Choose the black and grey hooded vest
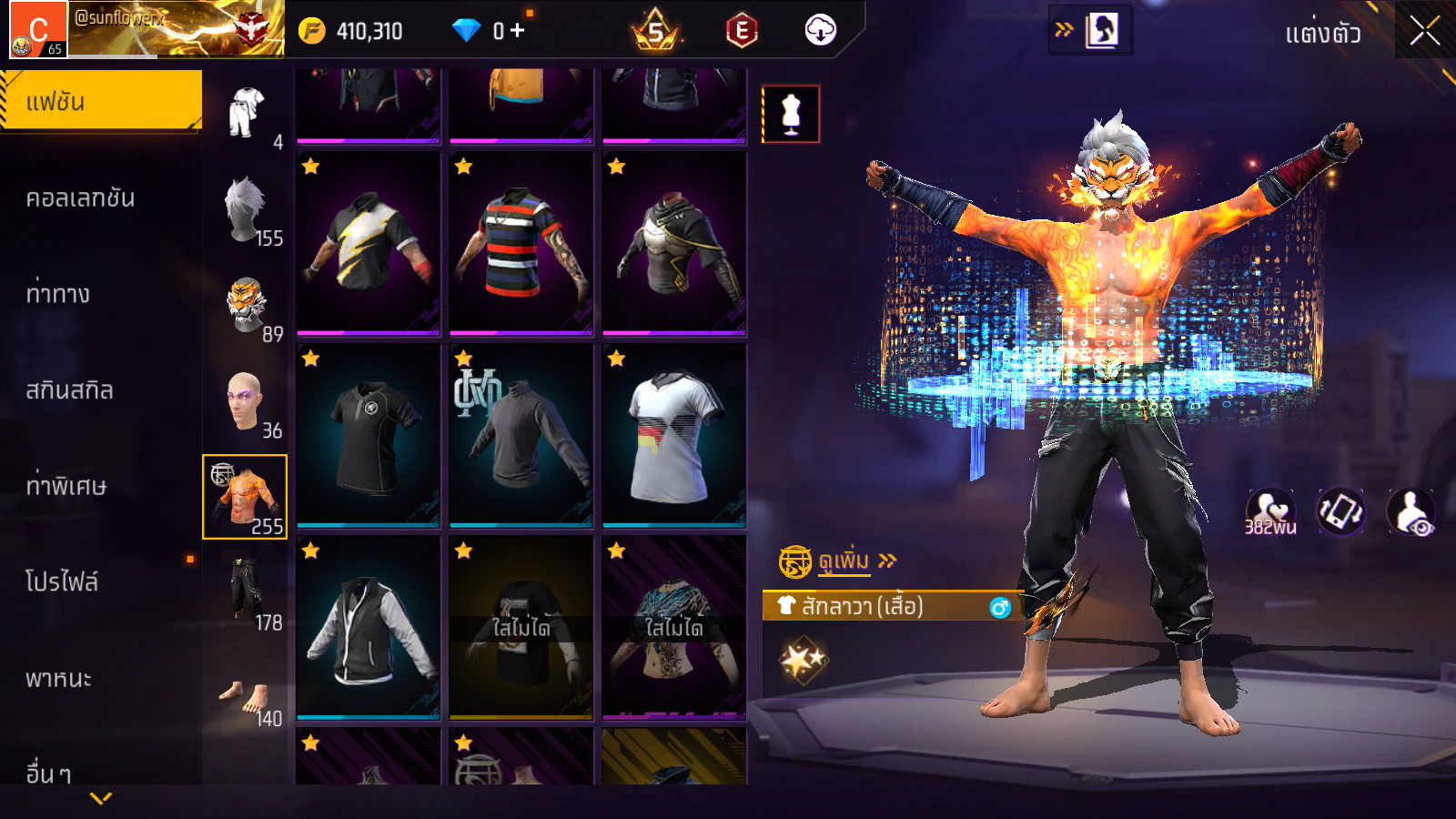Viewport: 1456px width, 819px height. click(x=369, y=628)
